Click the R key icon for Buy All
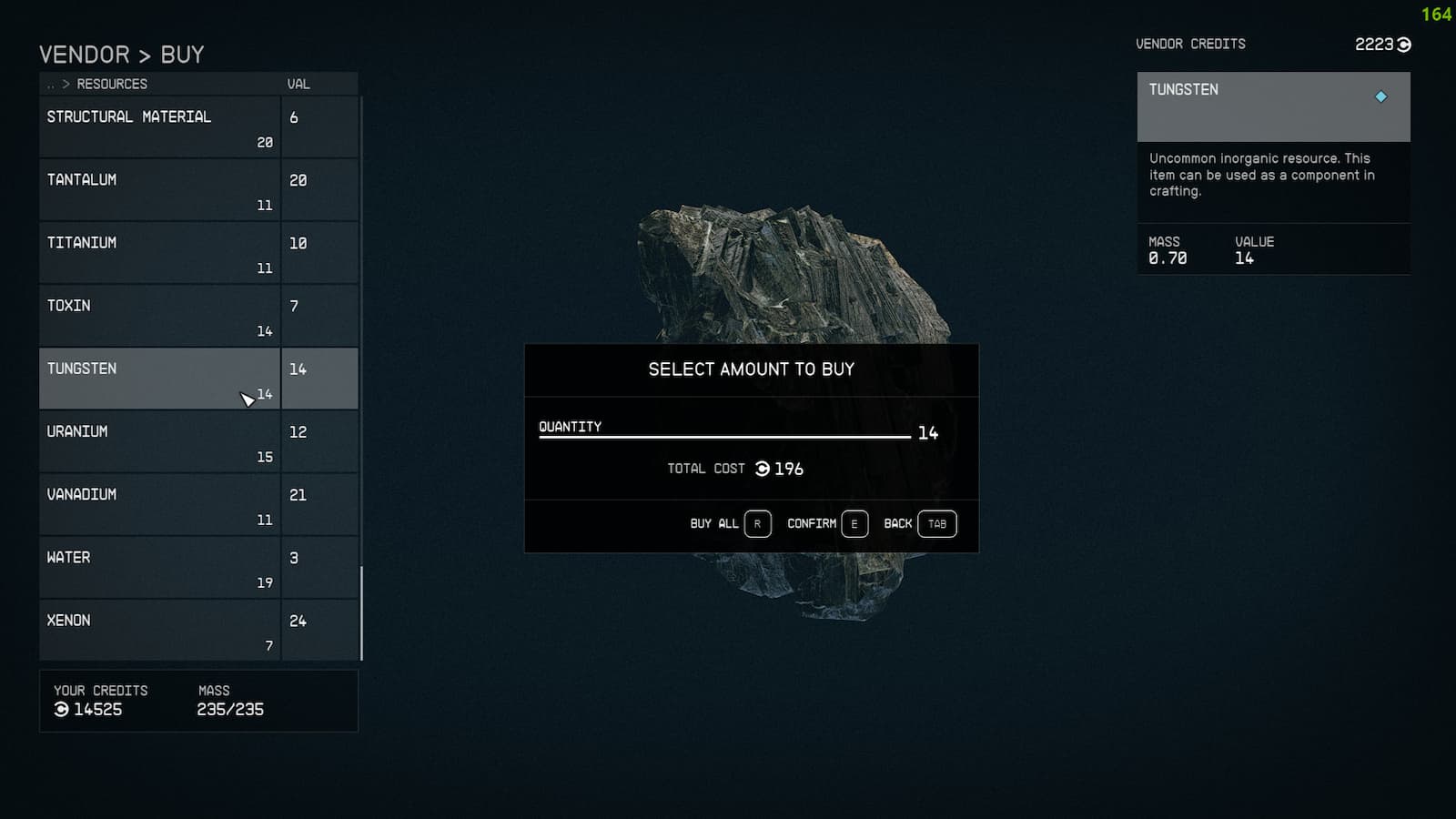The width and height of the screenshot is (1456, 819). [757, 523]
